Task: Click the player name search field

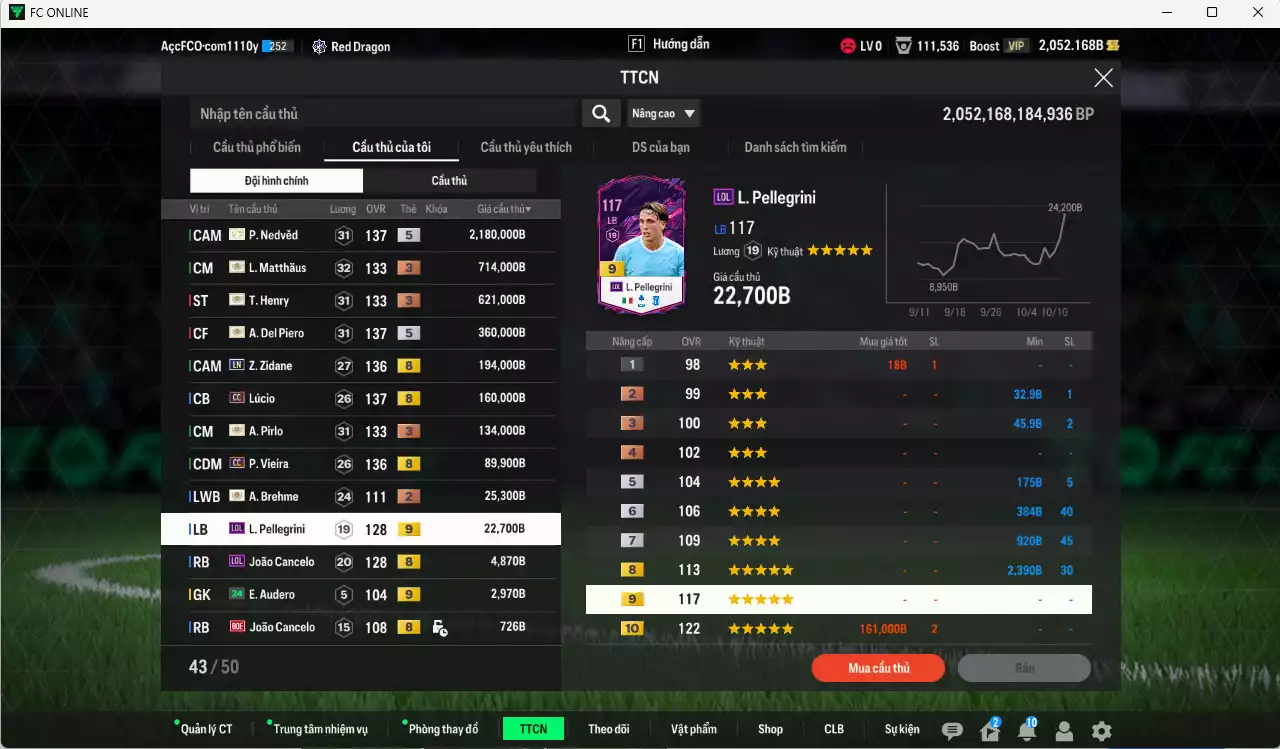Action: point(382,114)
